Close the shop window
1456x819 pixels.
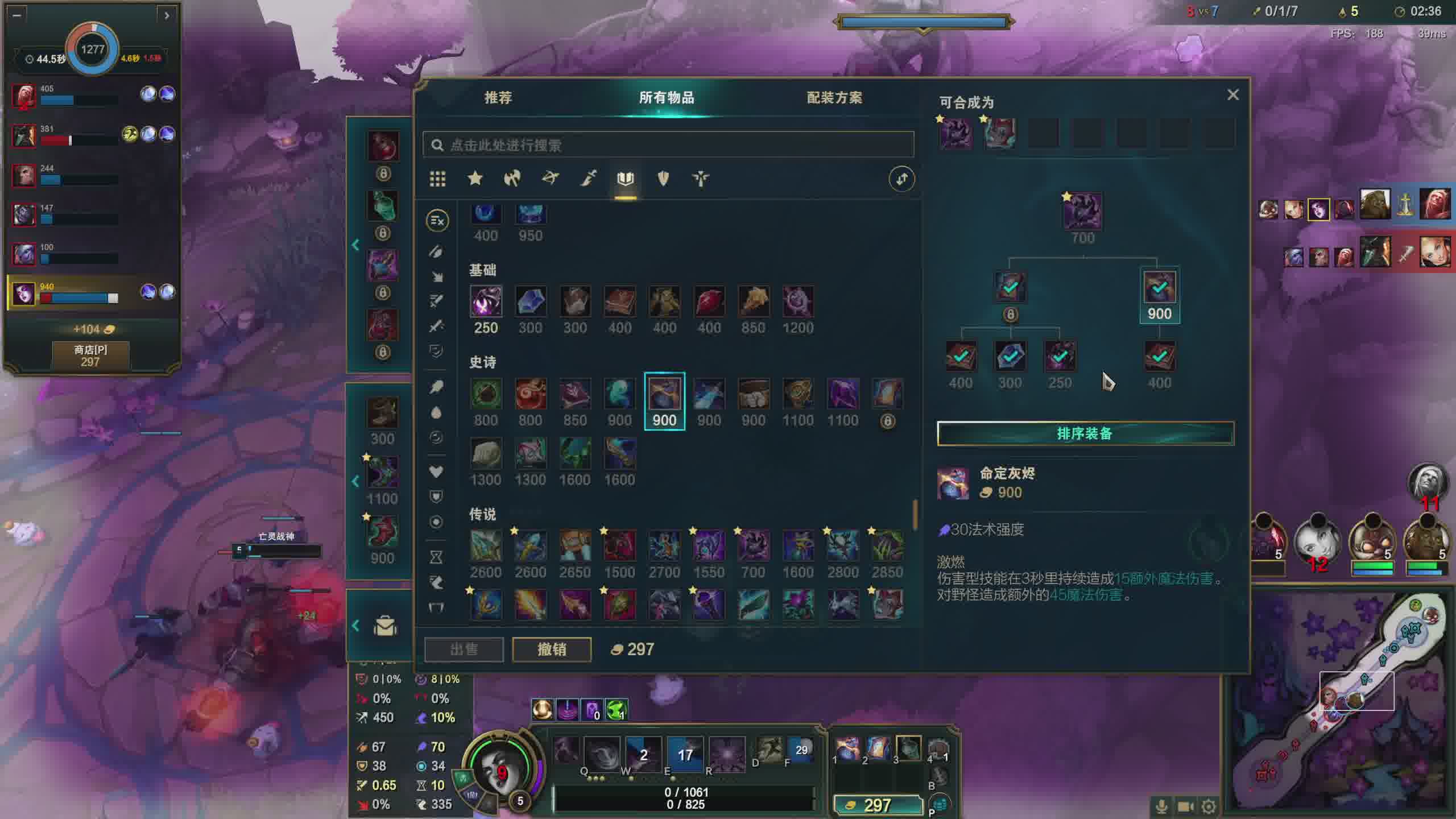click(x=1232, y=94)
